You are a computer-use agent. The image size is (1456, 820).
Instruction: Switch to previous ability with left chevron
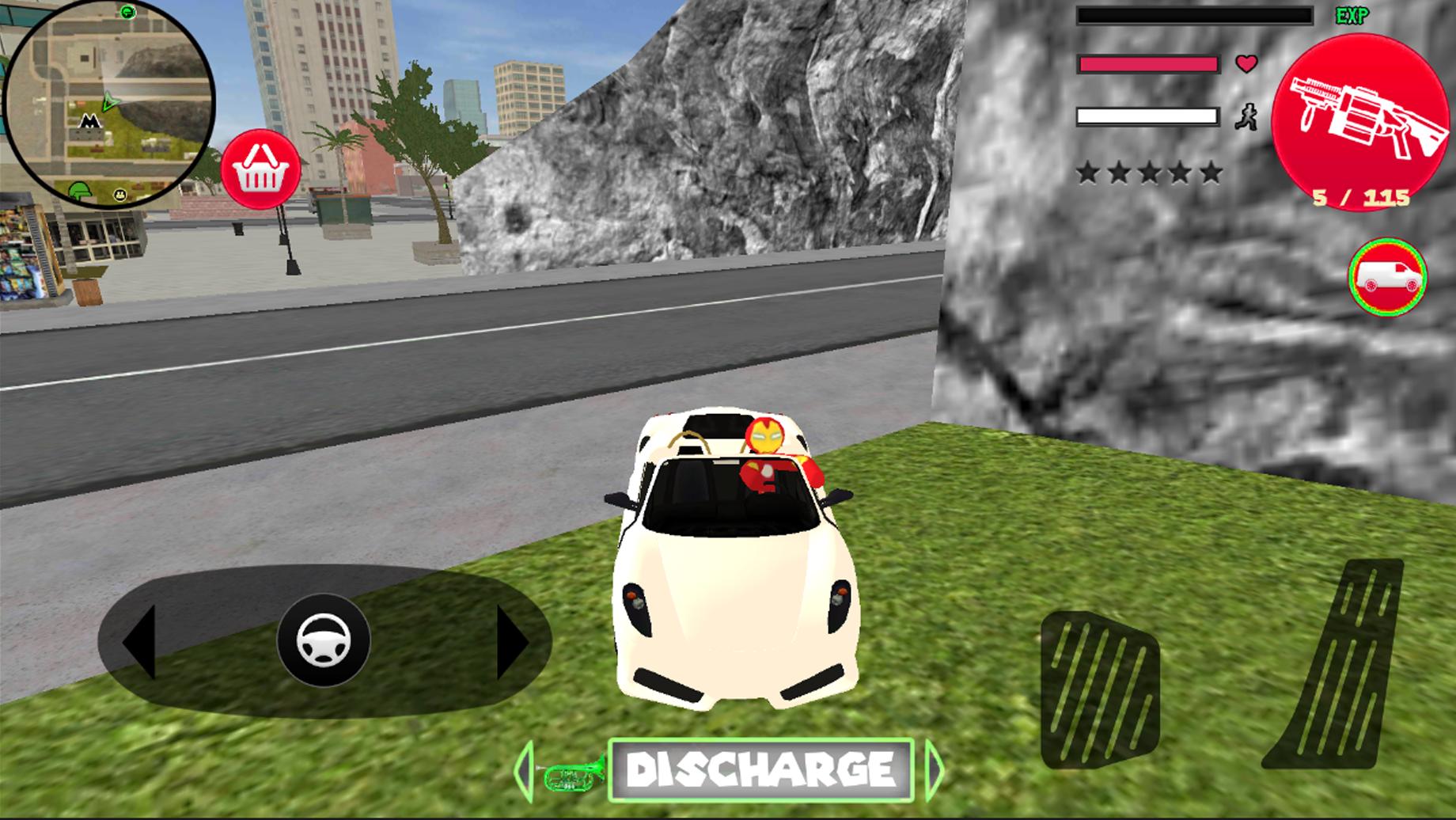tap(523, 769)
